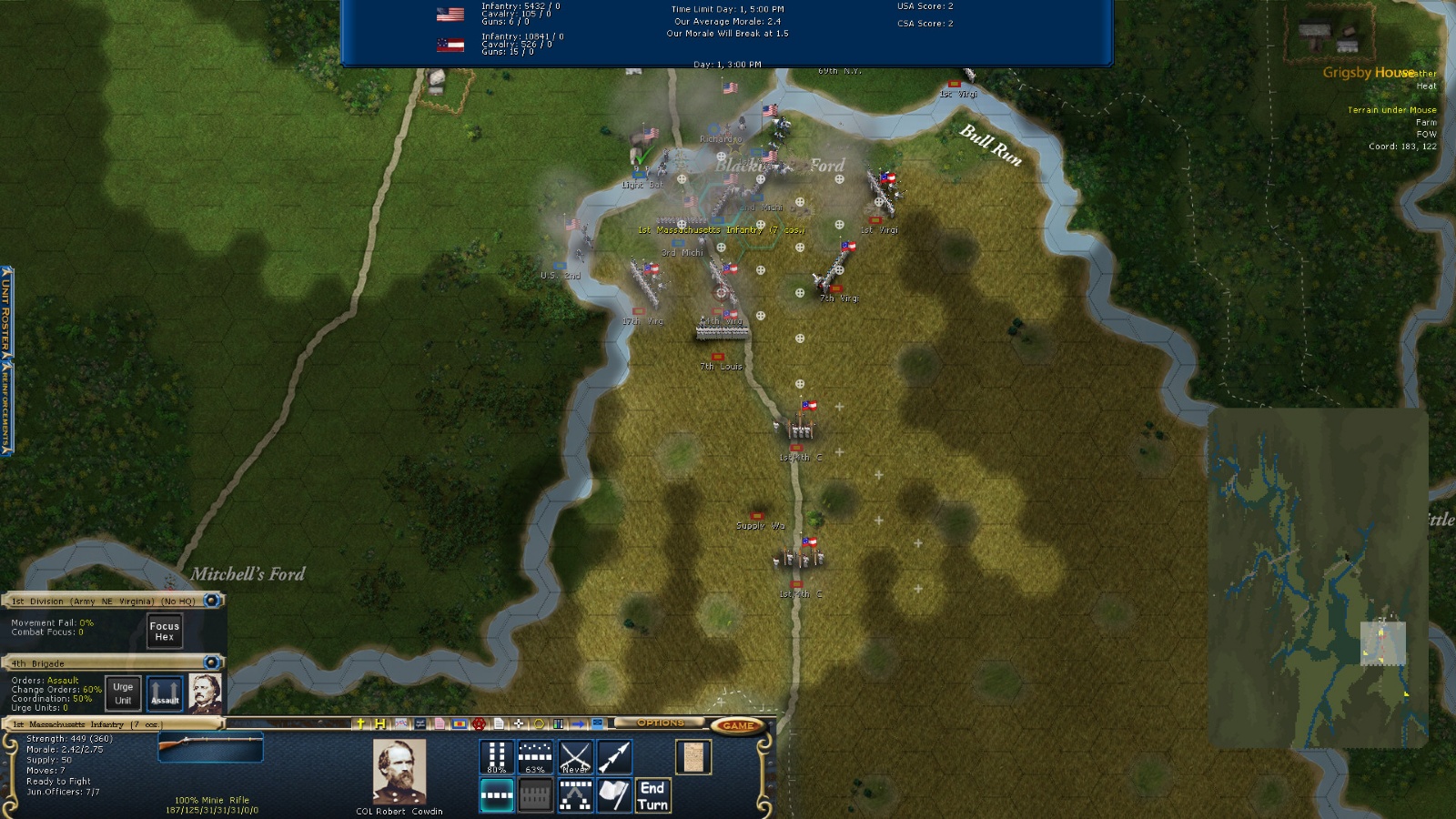Open the Game menu

pyautogui.click(x=737, y=725)
